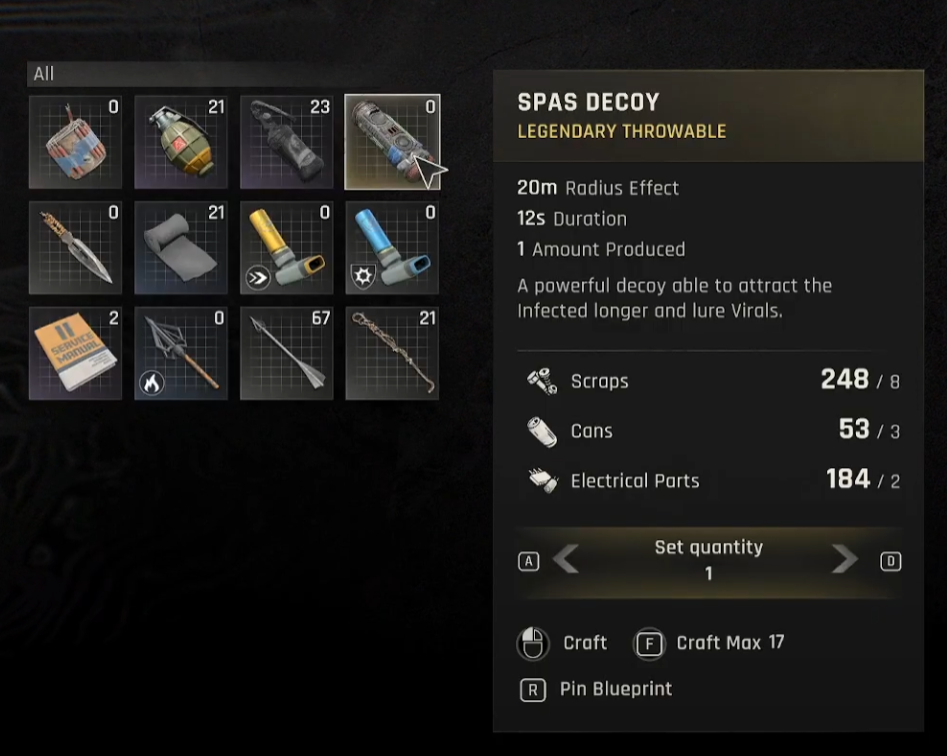Pick the plain arrow blueprint with 67
The image size is (947, 756).
[x=286, y=353]
